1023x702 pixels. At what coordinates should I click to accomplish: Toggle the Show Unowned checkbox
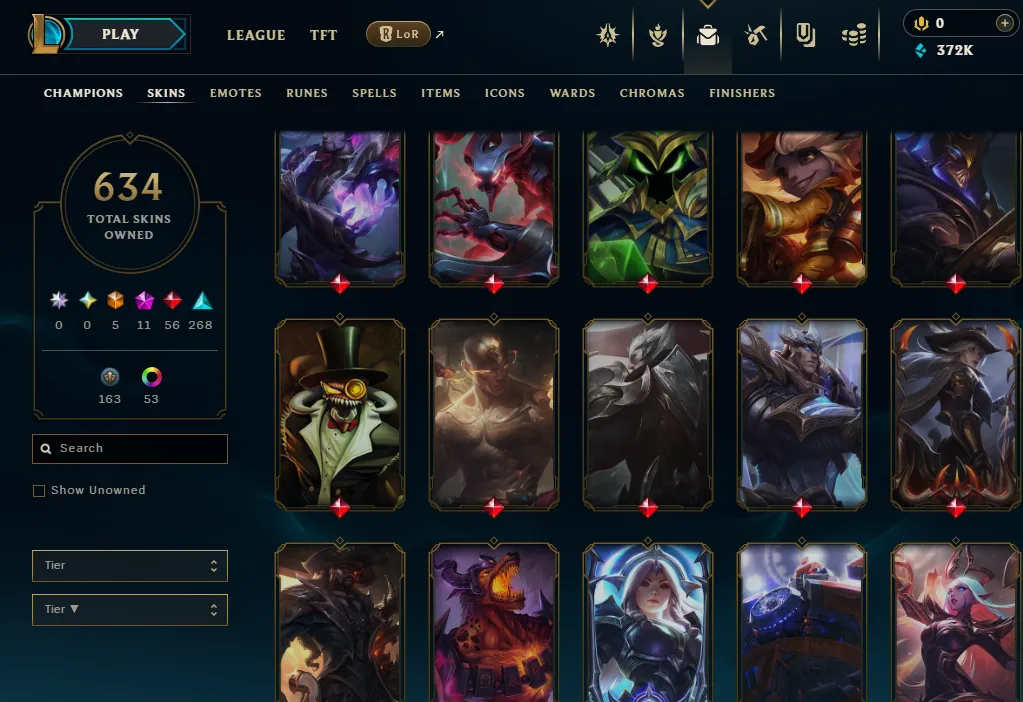[x=39, y=491]
